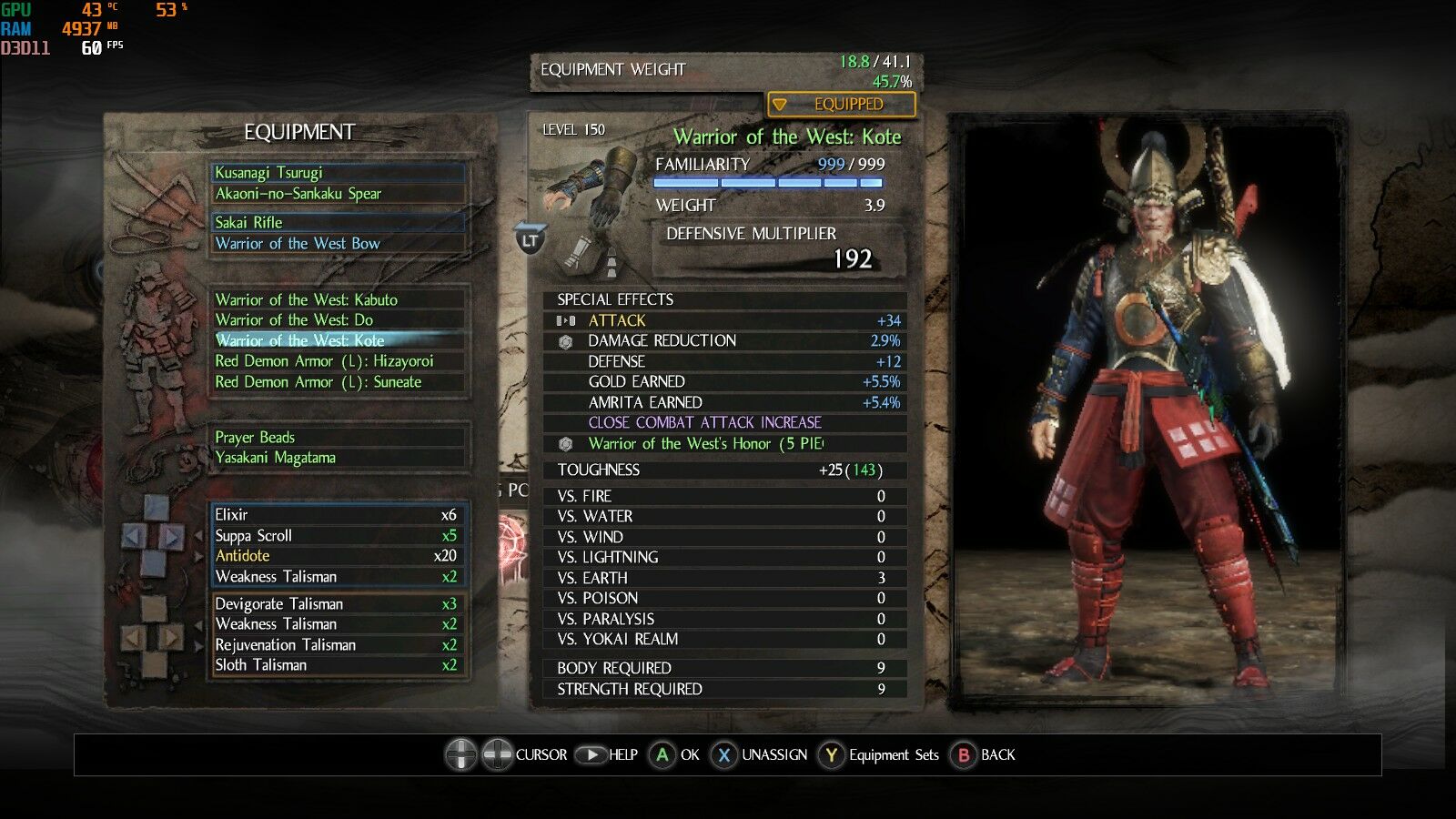This screenshot has height=819, width=1456.
Task: Select the Rejuvenation Talisman shortcut
Action: [337, 645]
